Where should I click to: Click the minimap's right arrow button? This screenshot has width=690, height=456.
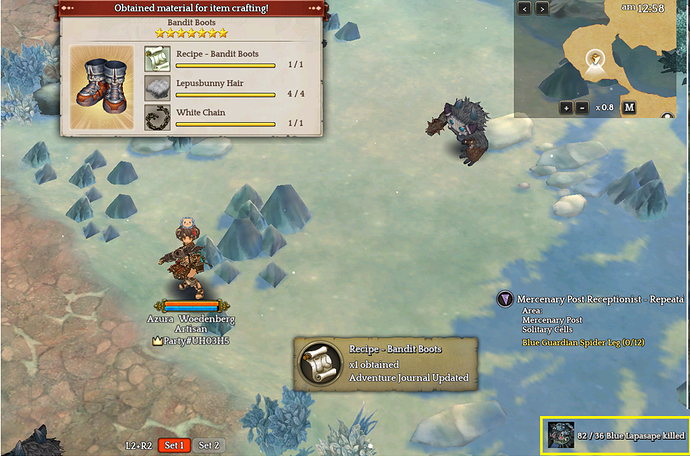[x=543, y=9]
